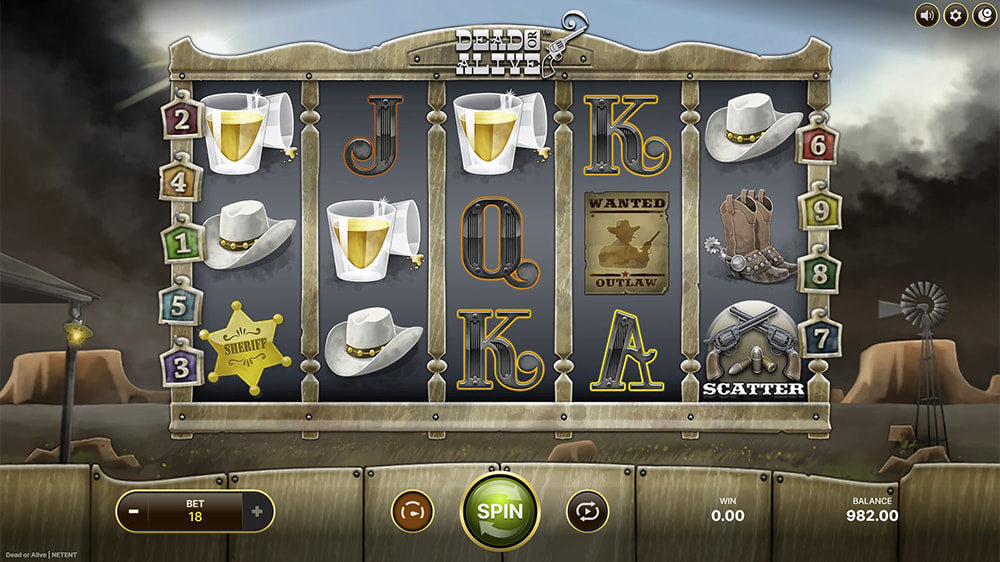This screenshot has width=1000, height=562.
Task: Select payline marker number 9
Action: [x=819, y=210]
